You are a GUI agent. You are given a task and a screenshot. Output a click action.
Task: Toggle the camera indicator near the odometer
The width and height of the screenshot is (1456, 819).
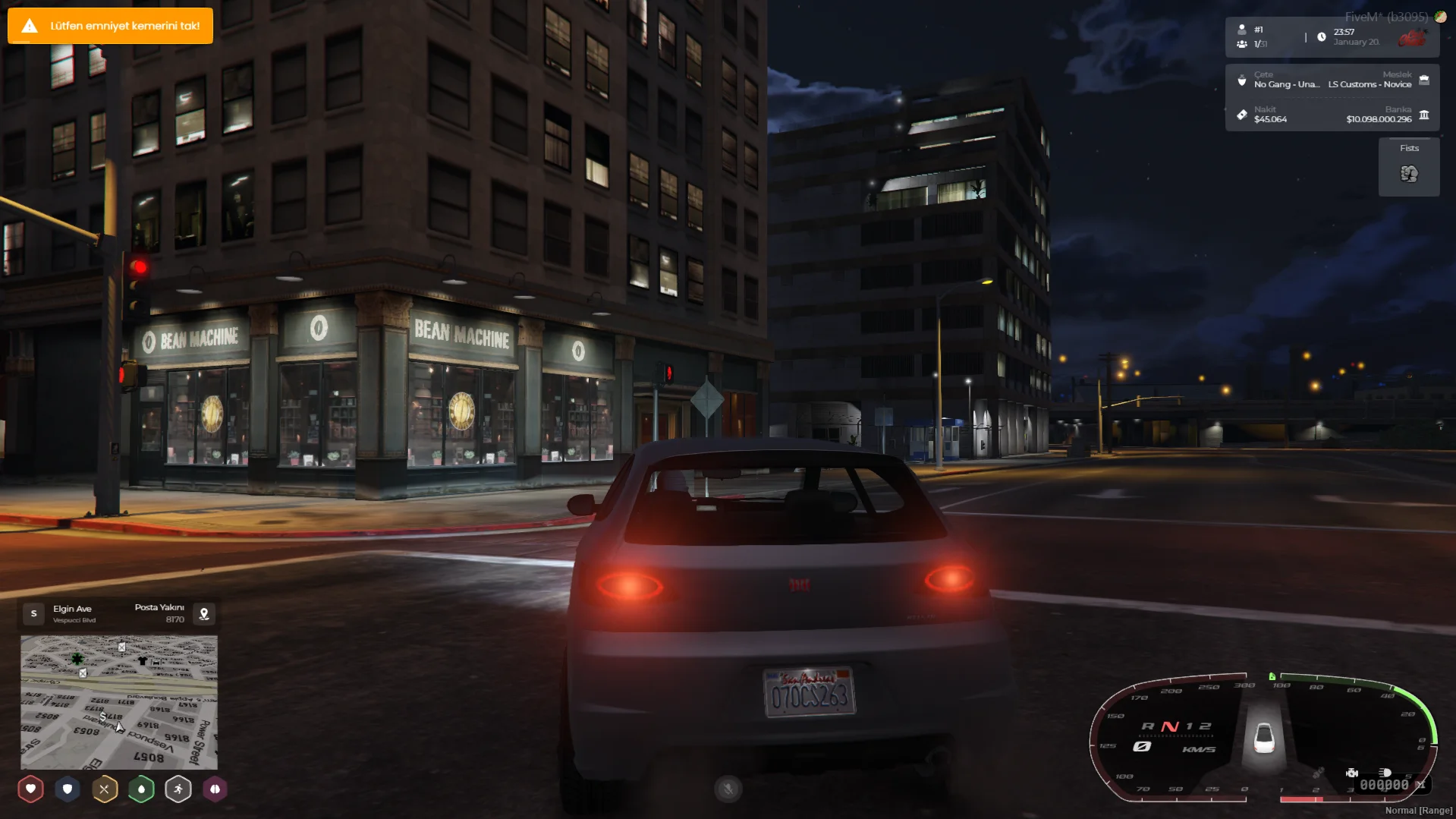pos(1353,773)
